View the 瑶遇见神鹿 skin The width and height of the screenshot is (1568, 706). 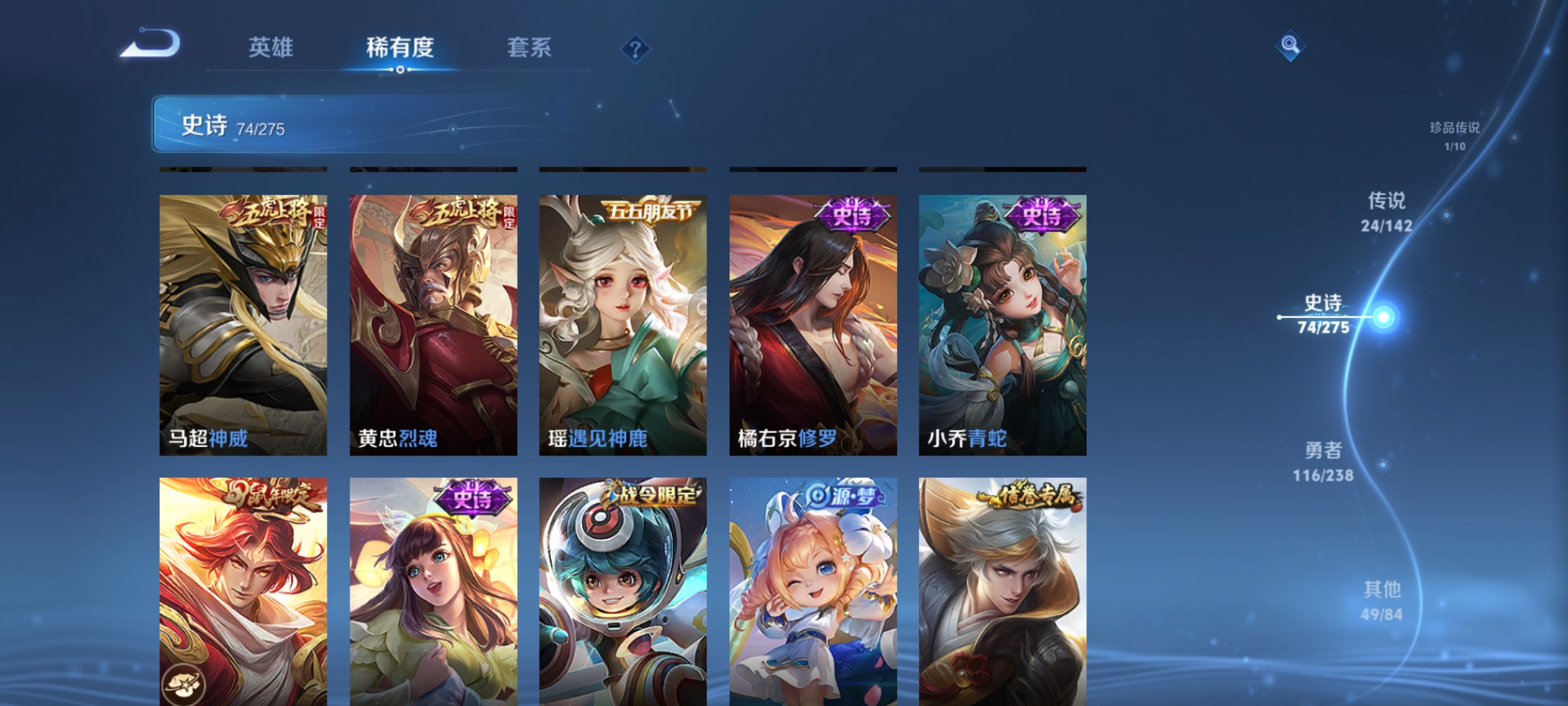622,320
